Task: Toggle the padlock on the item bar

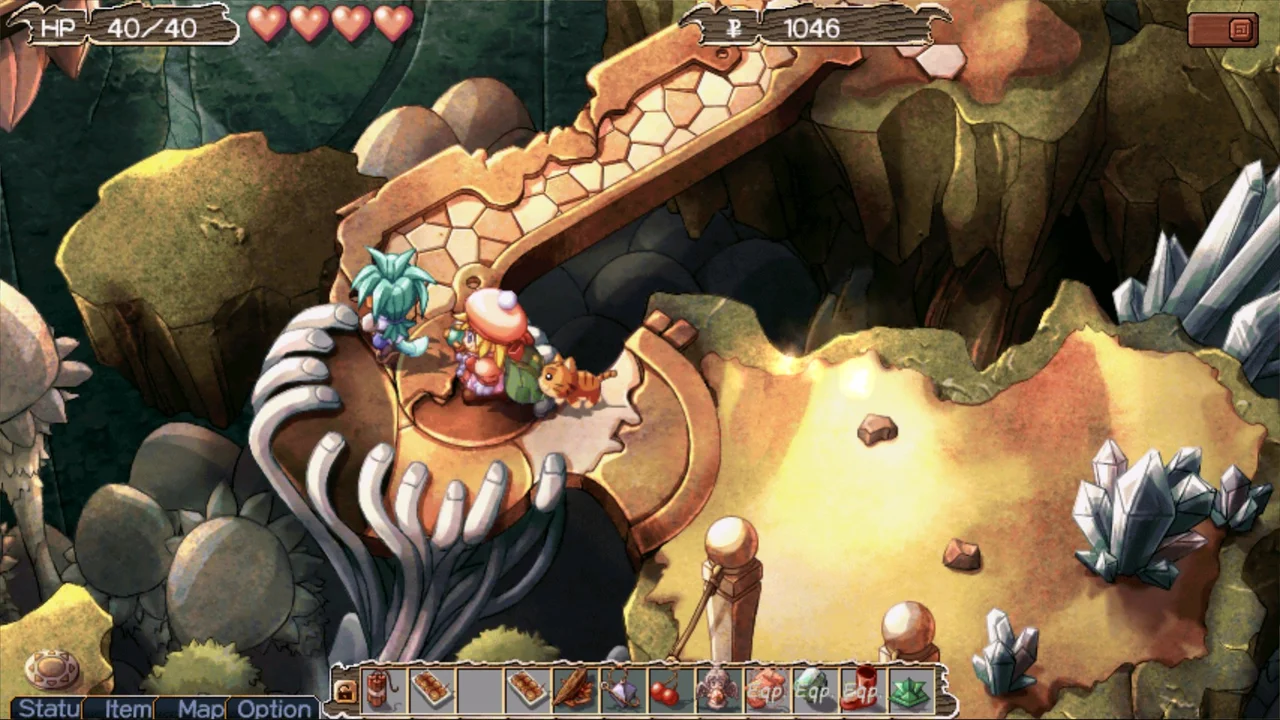Action: [x=345, y=690]
